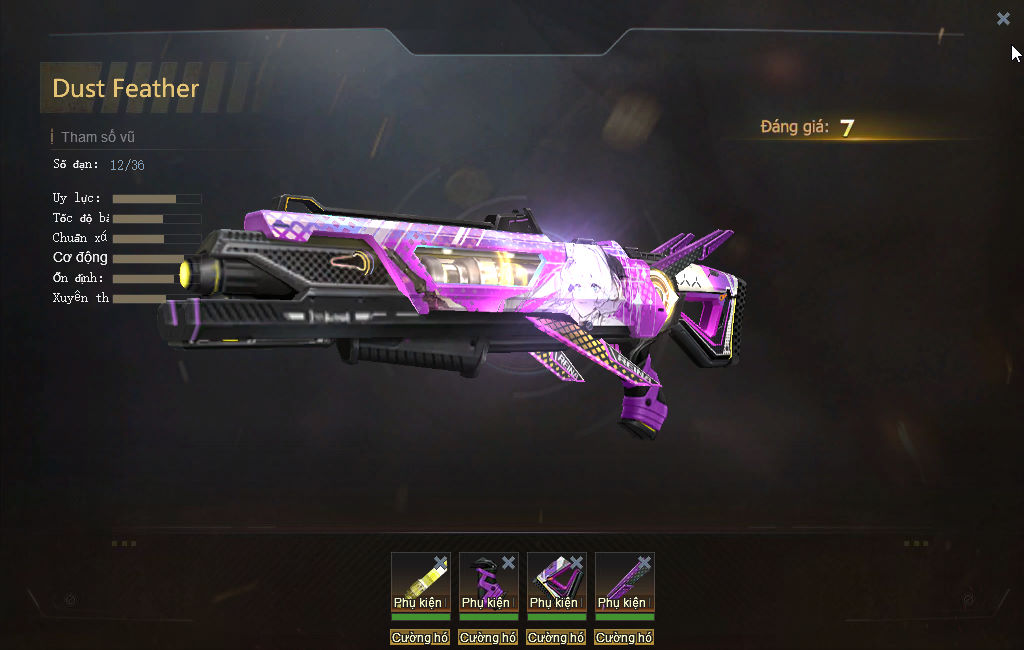Remove the purple grip accessory with its X
This screenshot has width=1024, height=650.
pos(509,562)
